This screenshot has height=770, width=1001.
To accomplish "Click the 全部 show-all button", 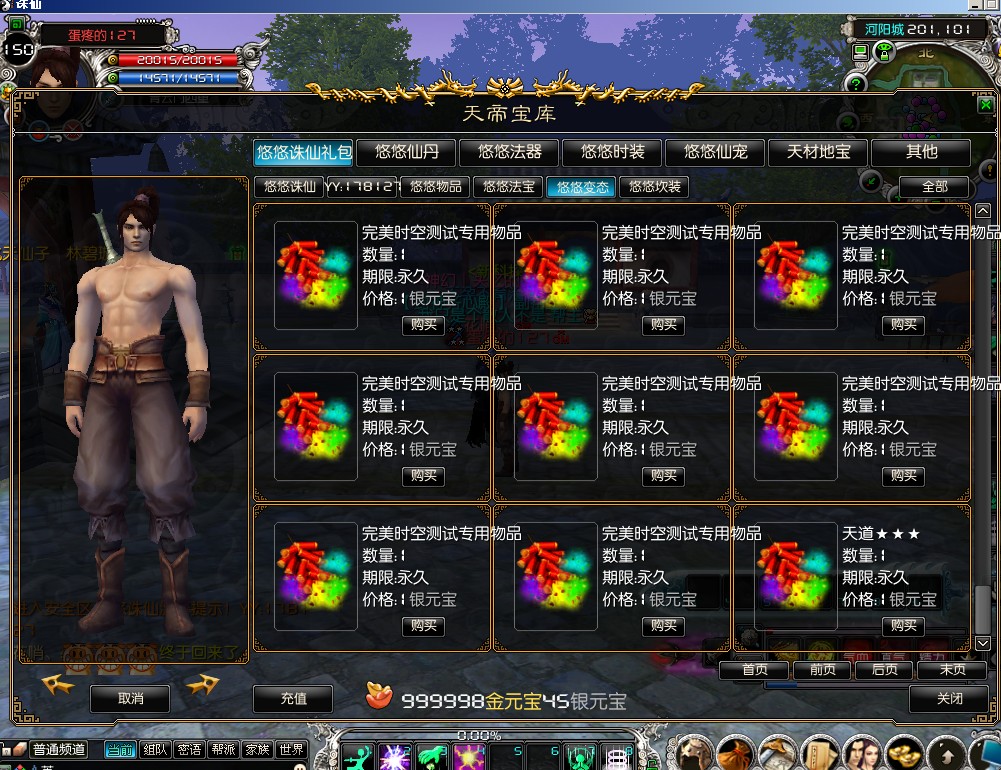I will click(x=934, y=187).
